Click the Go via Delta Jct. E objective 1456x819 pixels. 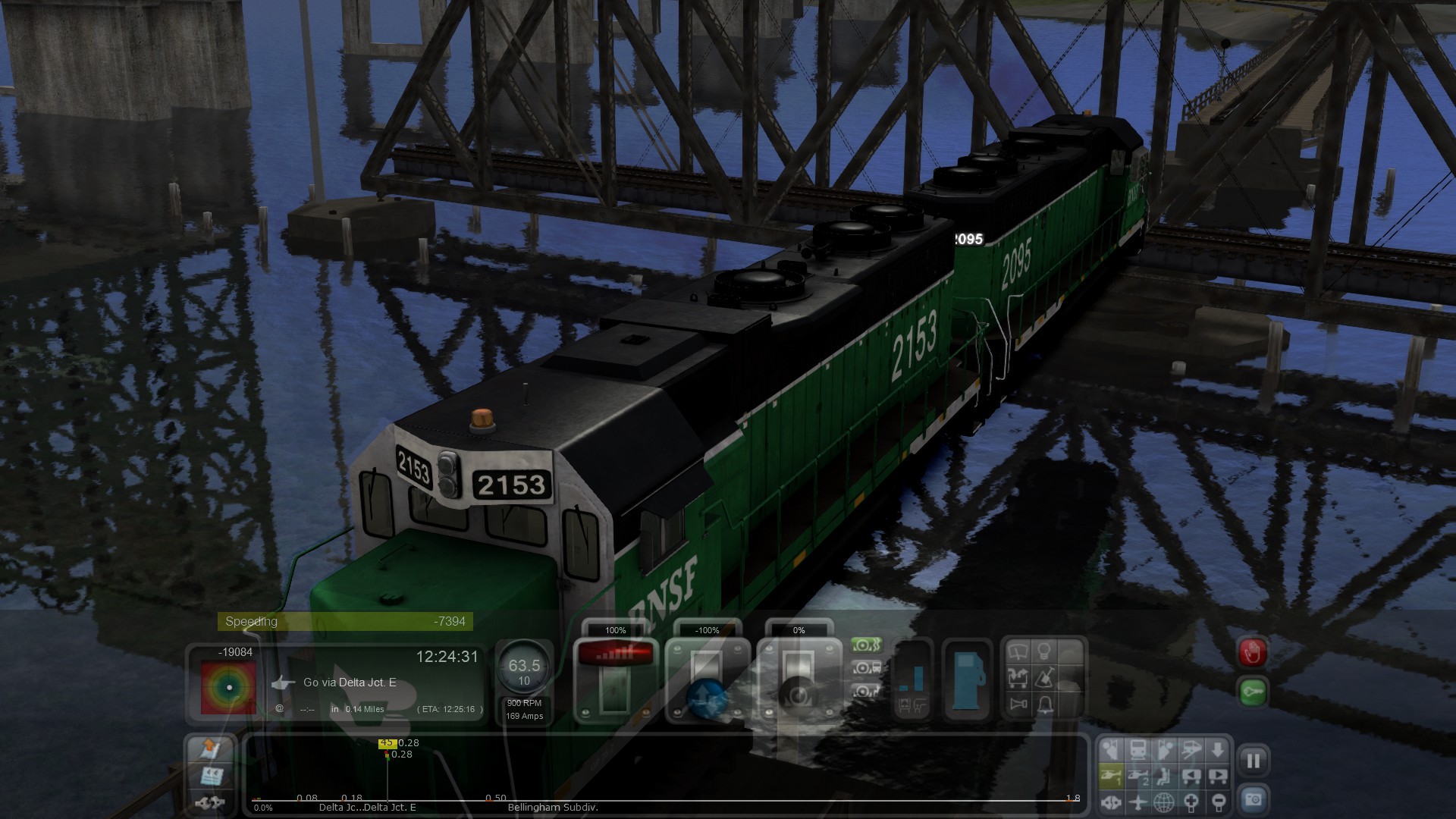(350, 682)
